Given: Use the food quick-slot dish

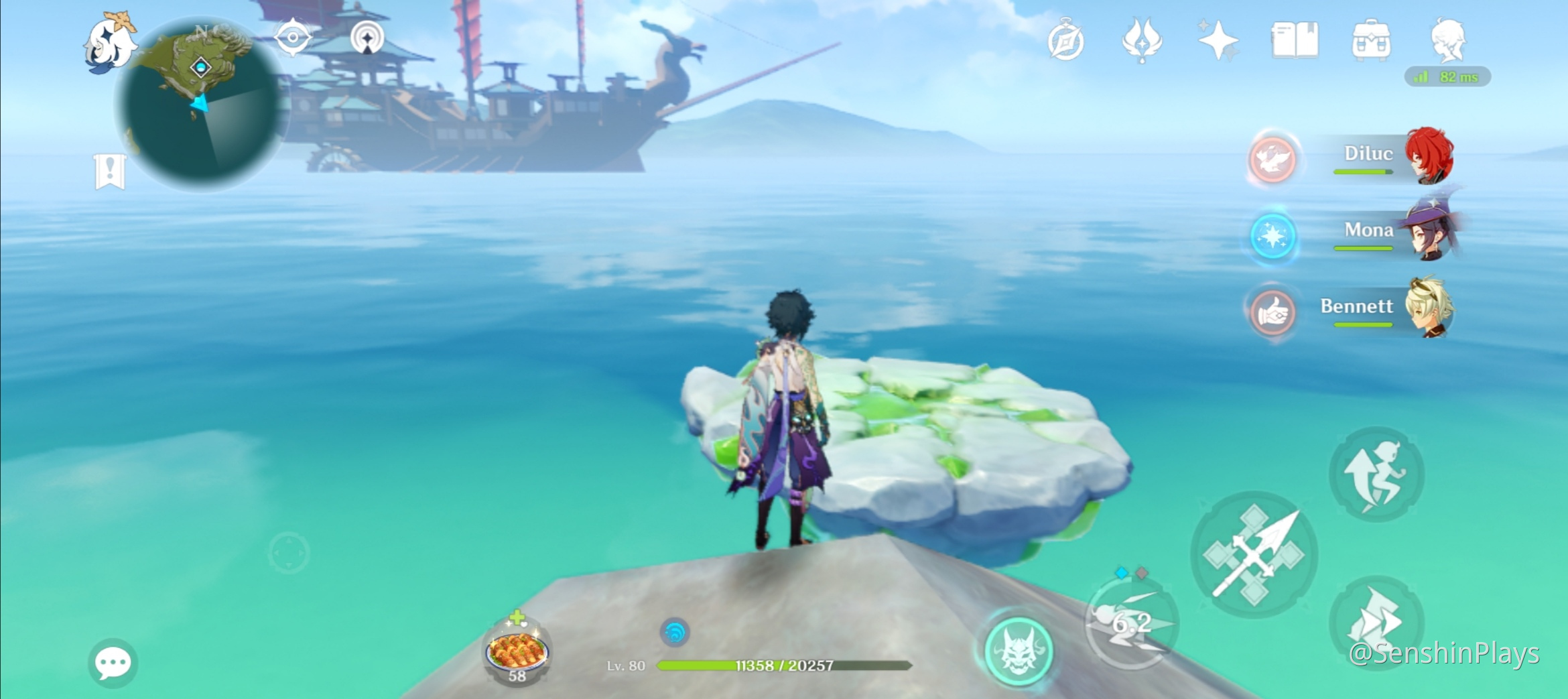Looking at the screenshot, I should (x=517, y=651).
